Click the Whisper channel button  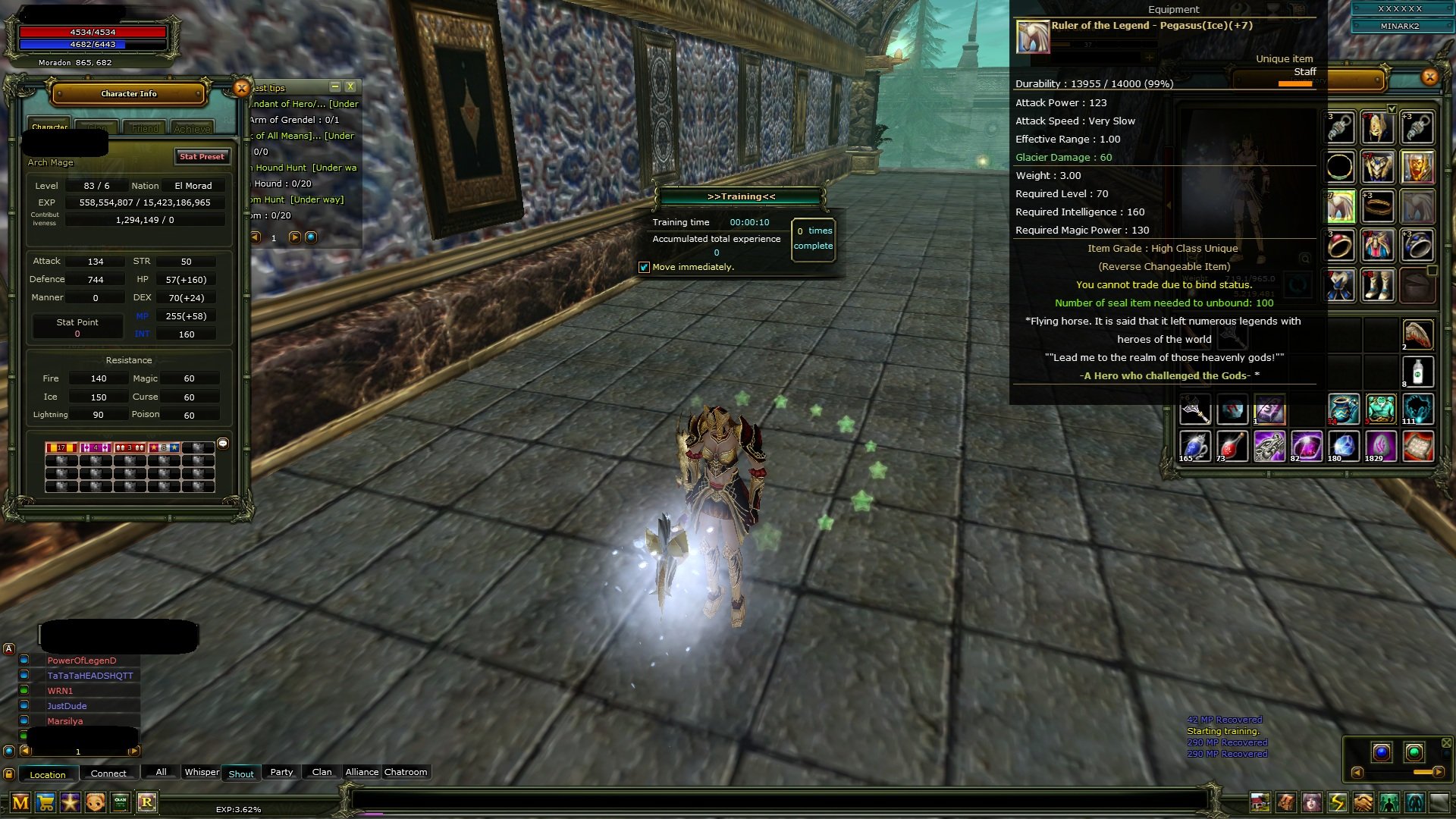202,772
